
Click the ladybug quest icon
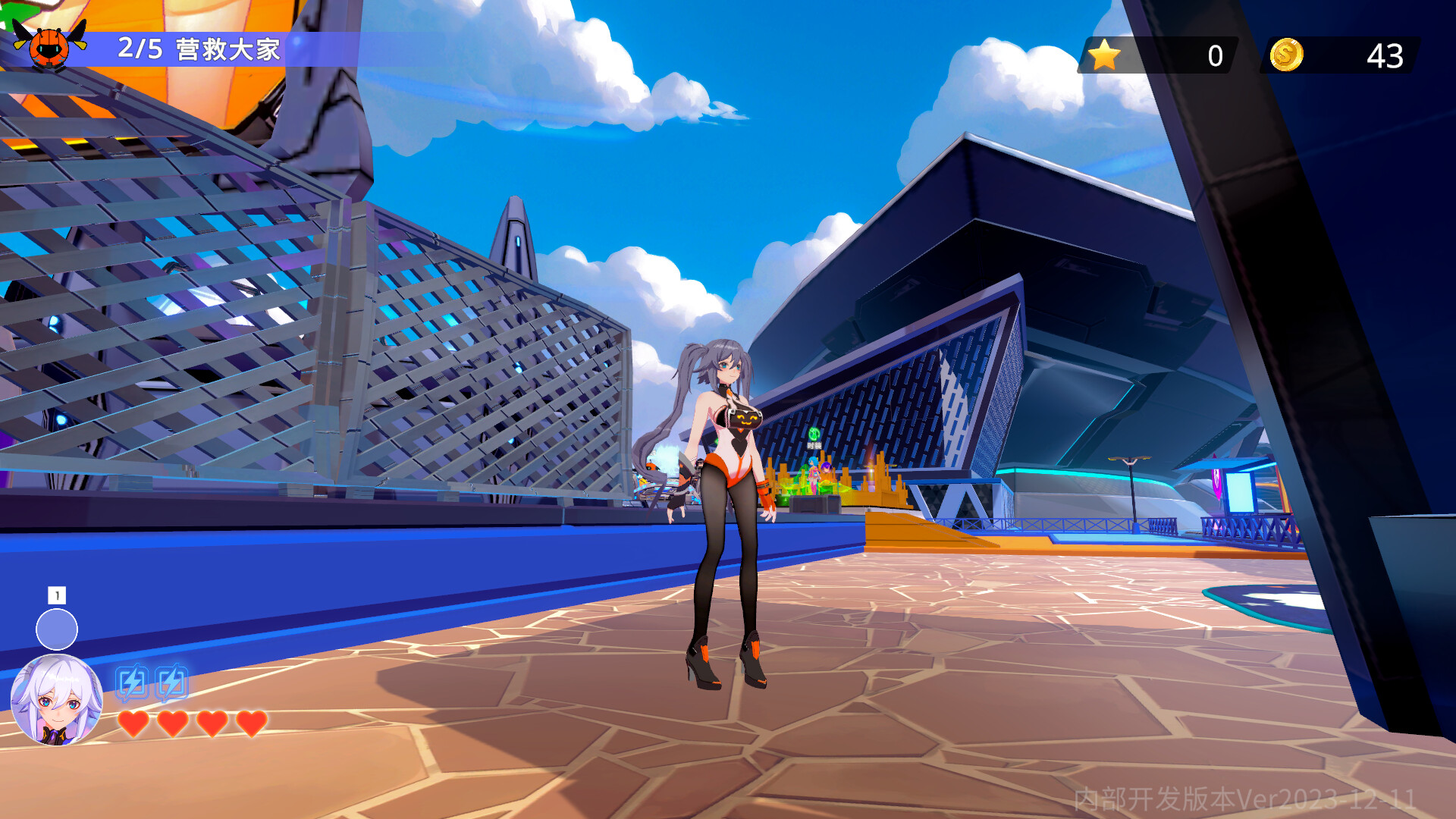pyautogui.click(x=49, y=45)
